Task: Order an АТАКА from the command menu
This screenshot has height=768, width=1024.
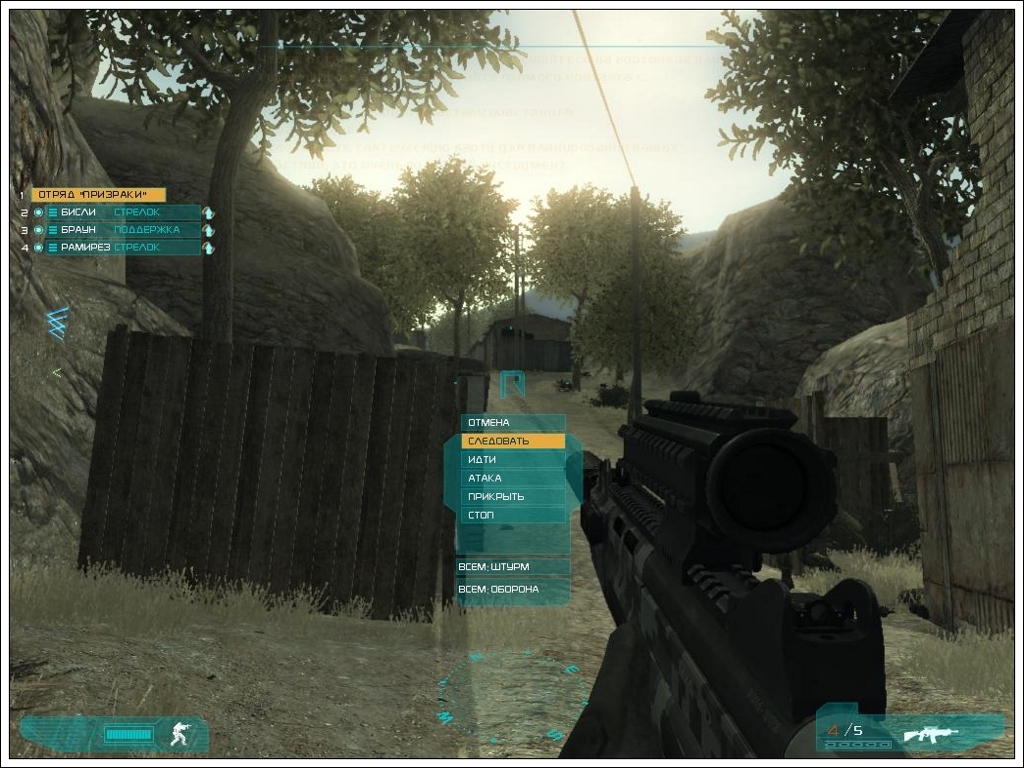Action: pyautogui.click(x=512, y=478)
